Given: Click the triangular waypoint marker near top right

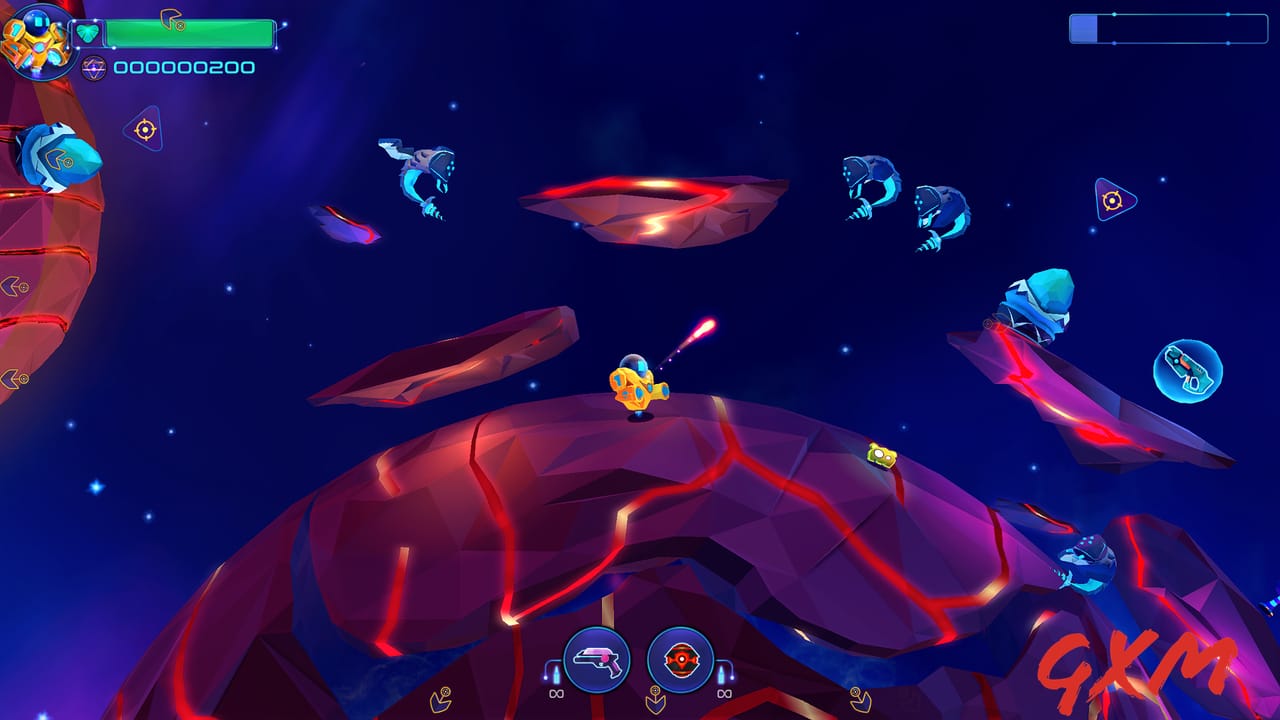Looking at the screenshot, I should coord(1113,200).
